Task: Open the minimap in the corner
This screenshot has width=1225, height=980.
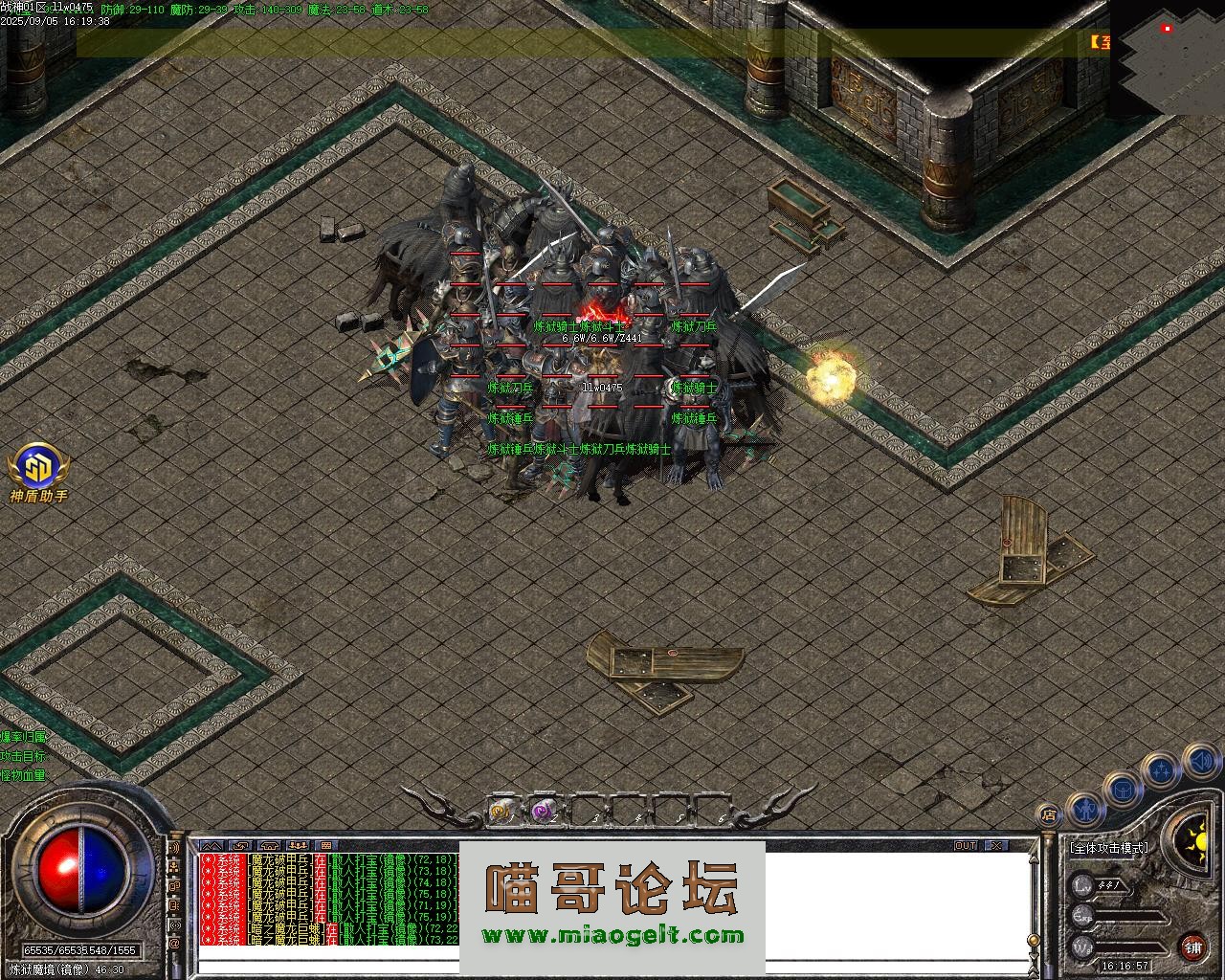Action: click(1168, 57)
